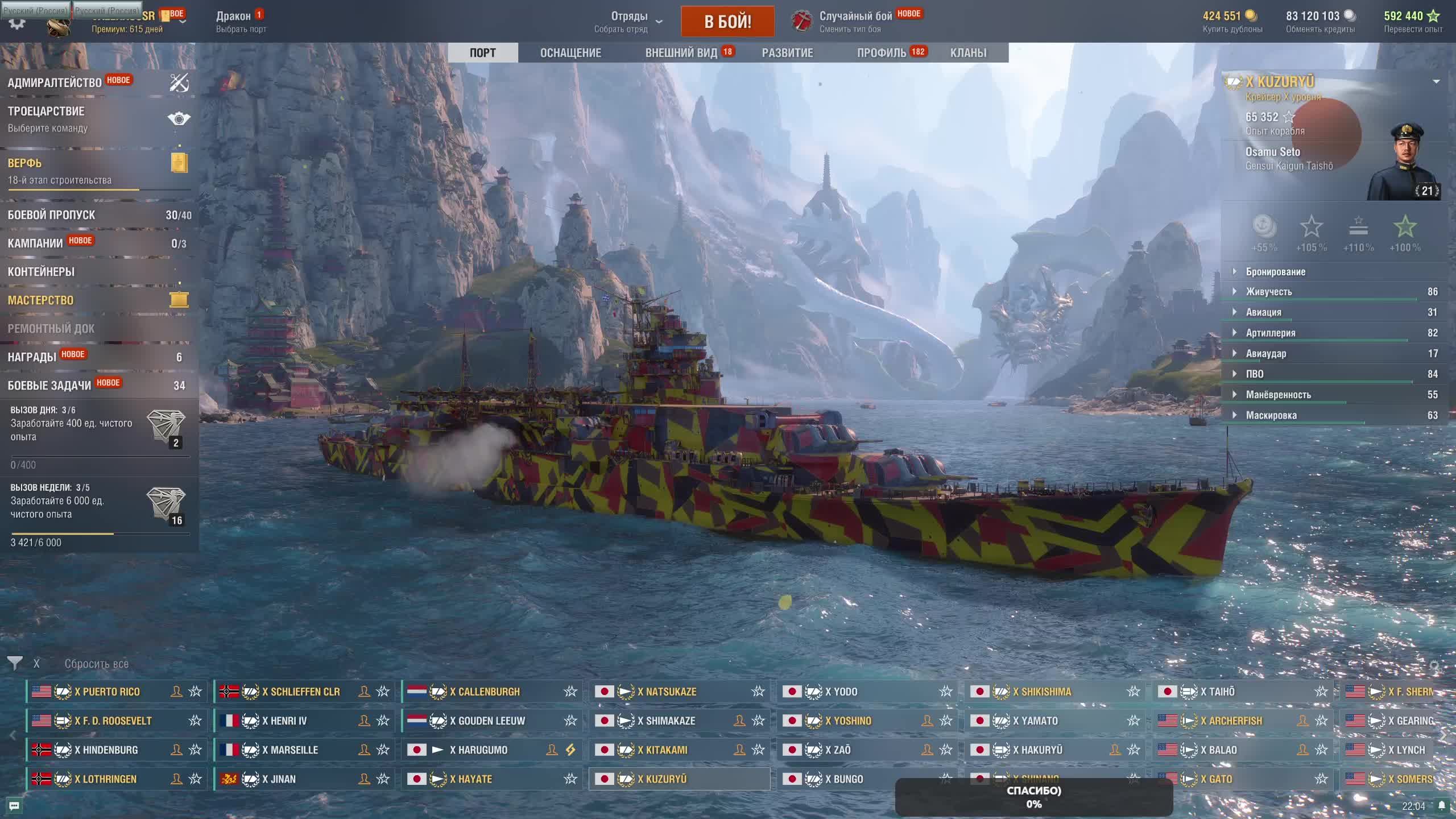Open the ПРОФИЛЬ tab
Viewport: 1456px width, 819px height.
882,53
